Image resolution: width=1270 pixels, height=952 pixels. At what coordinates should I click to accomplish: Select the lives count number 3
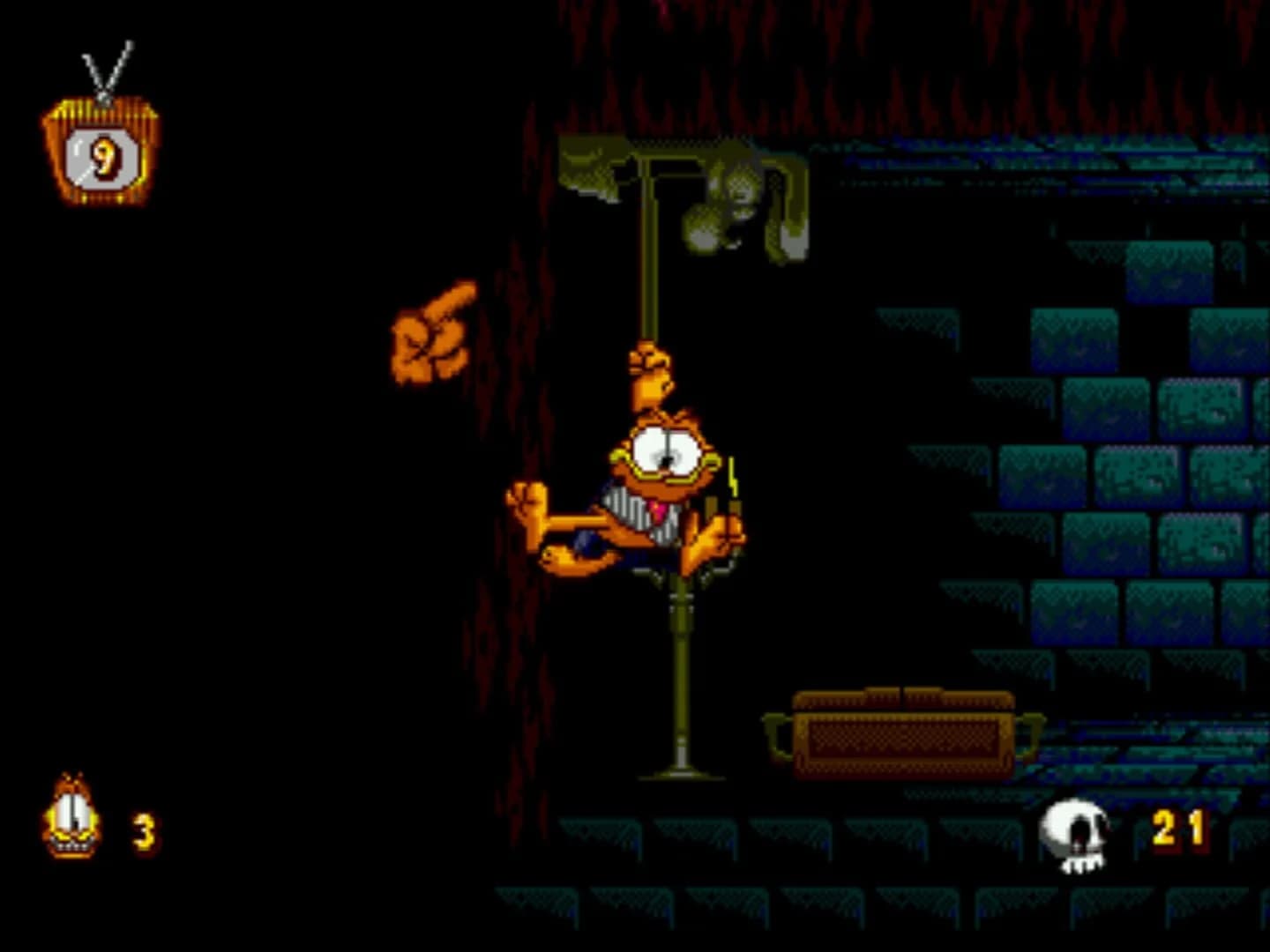pyautogui.click(x=144, y=833)
